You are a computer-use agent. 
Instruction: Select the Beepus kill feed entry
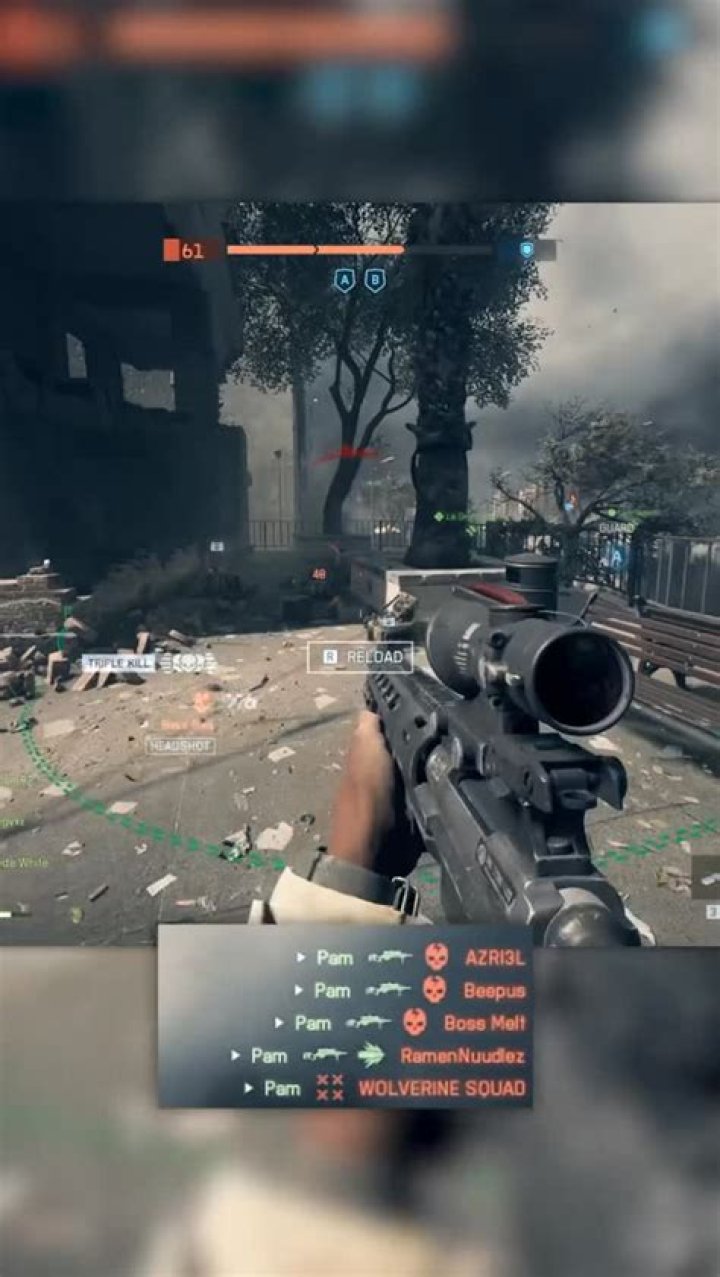click(411, 990)
